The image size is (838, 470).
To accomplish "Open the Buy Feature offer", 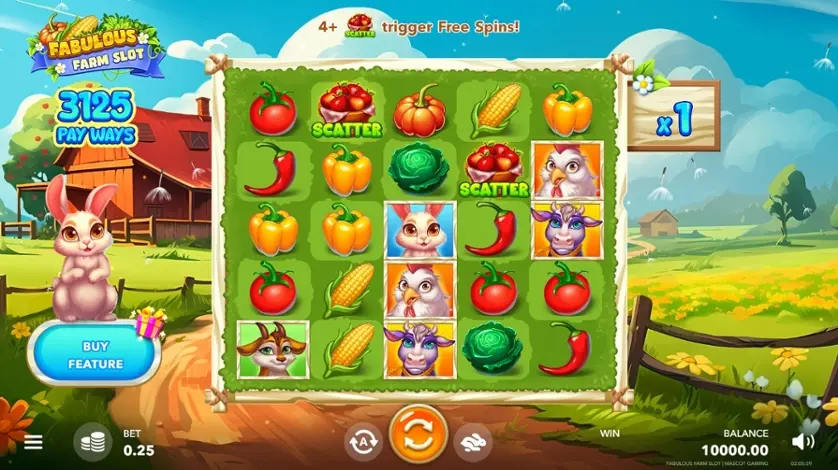I will tap(95, 354).
